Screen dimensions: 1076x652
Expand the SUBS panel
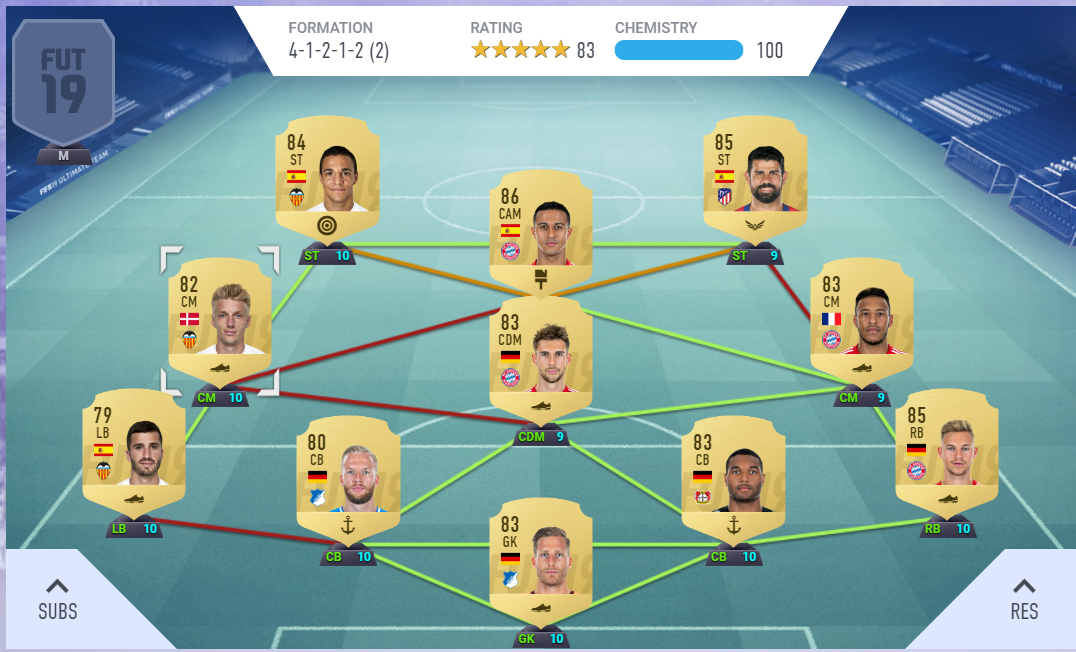(x=57, y=600)
